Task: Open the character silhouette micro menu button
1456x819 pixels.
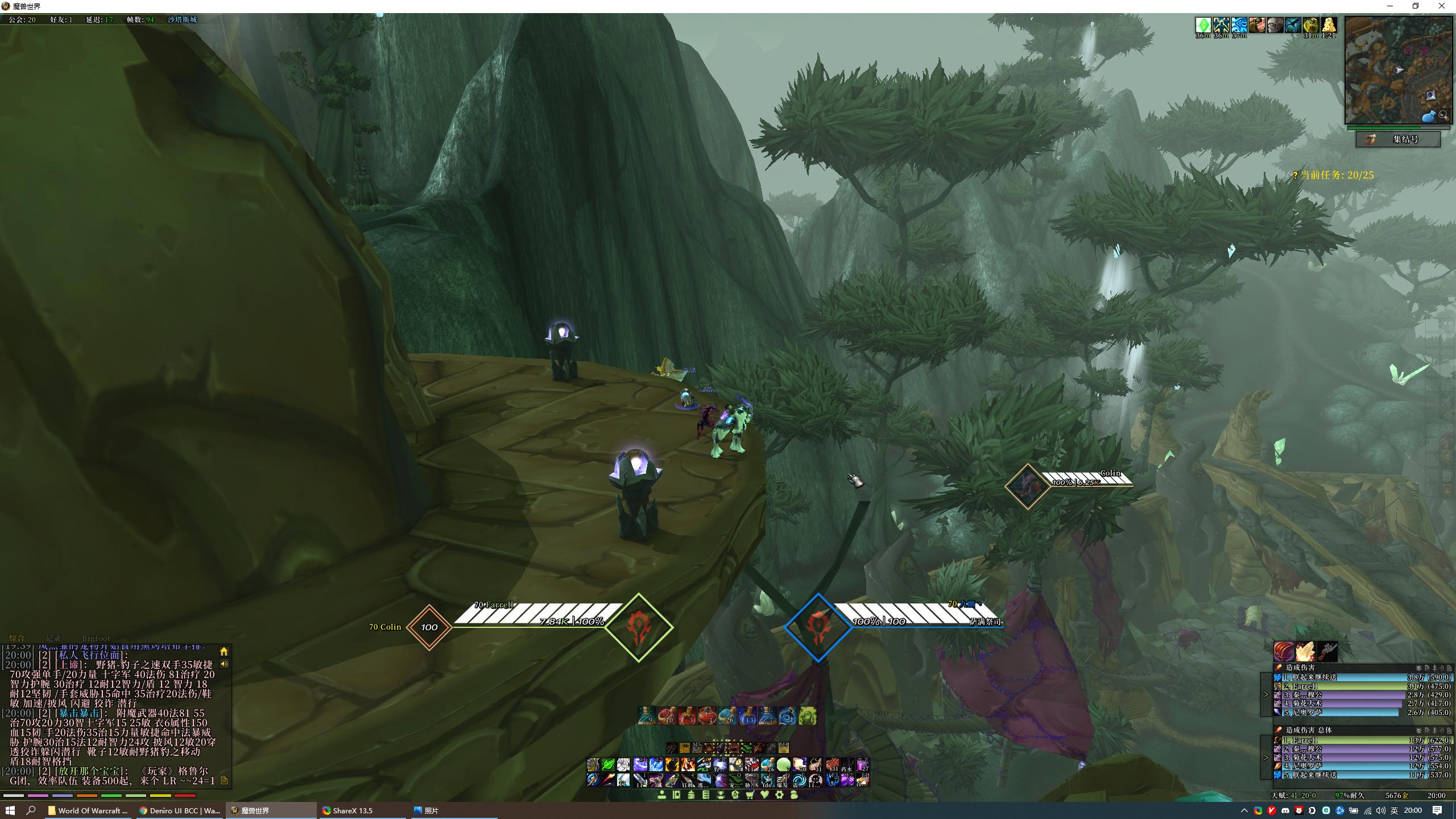Action: pyautogui.click(x=661, y=795)
